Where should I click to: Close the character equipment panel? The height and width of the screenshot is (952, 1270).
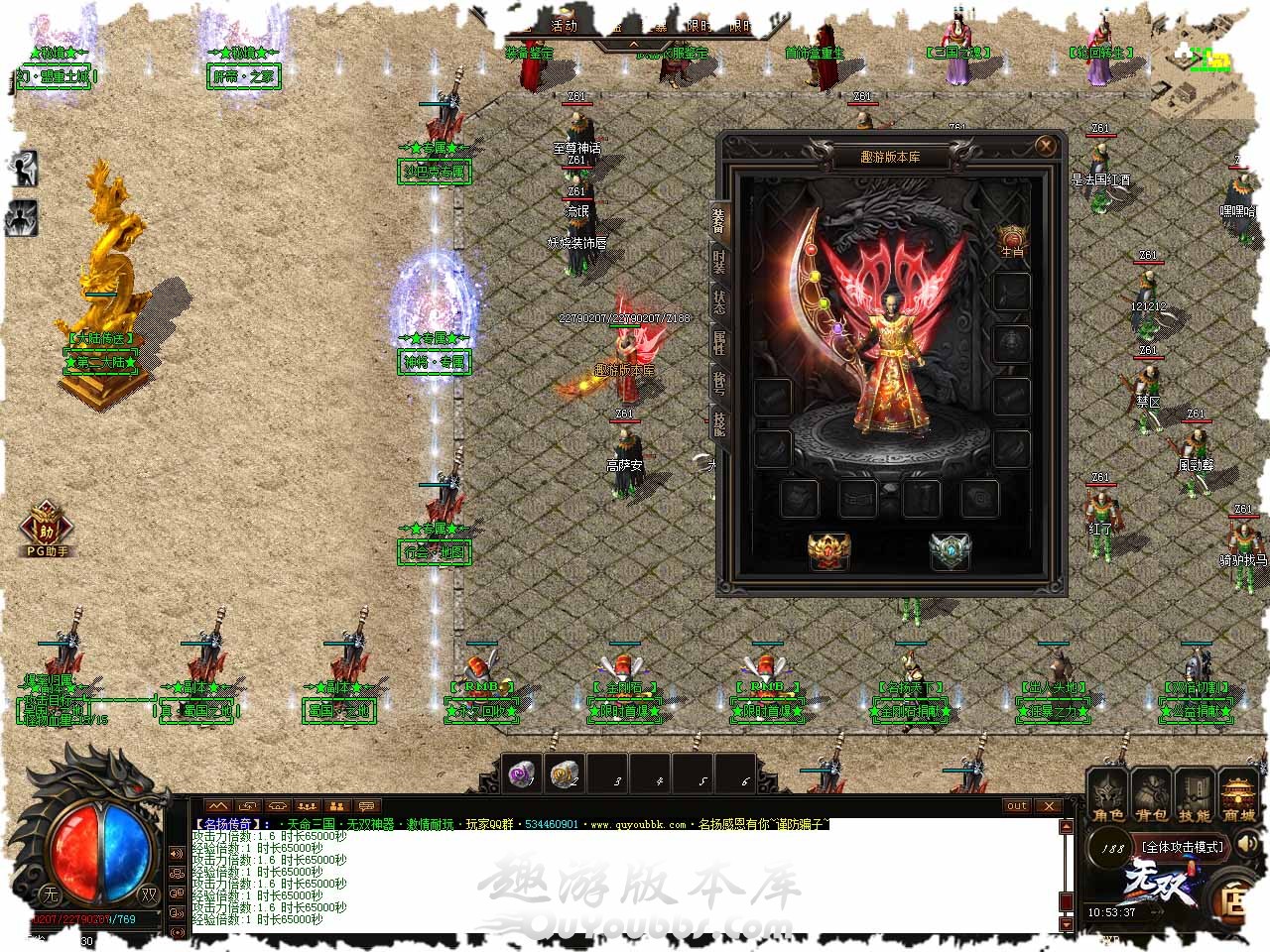[x=1045, y=146]
